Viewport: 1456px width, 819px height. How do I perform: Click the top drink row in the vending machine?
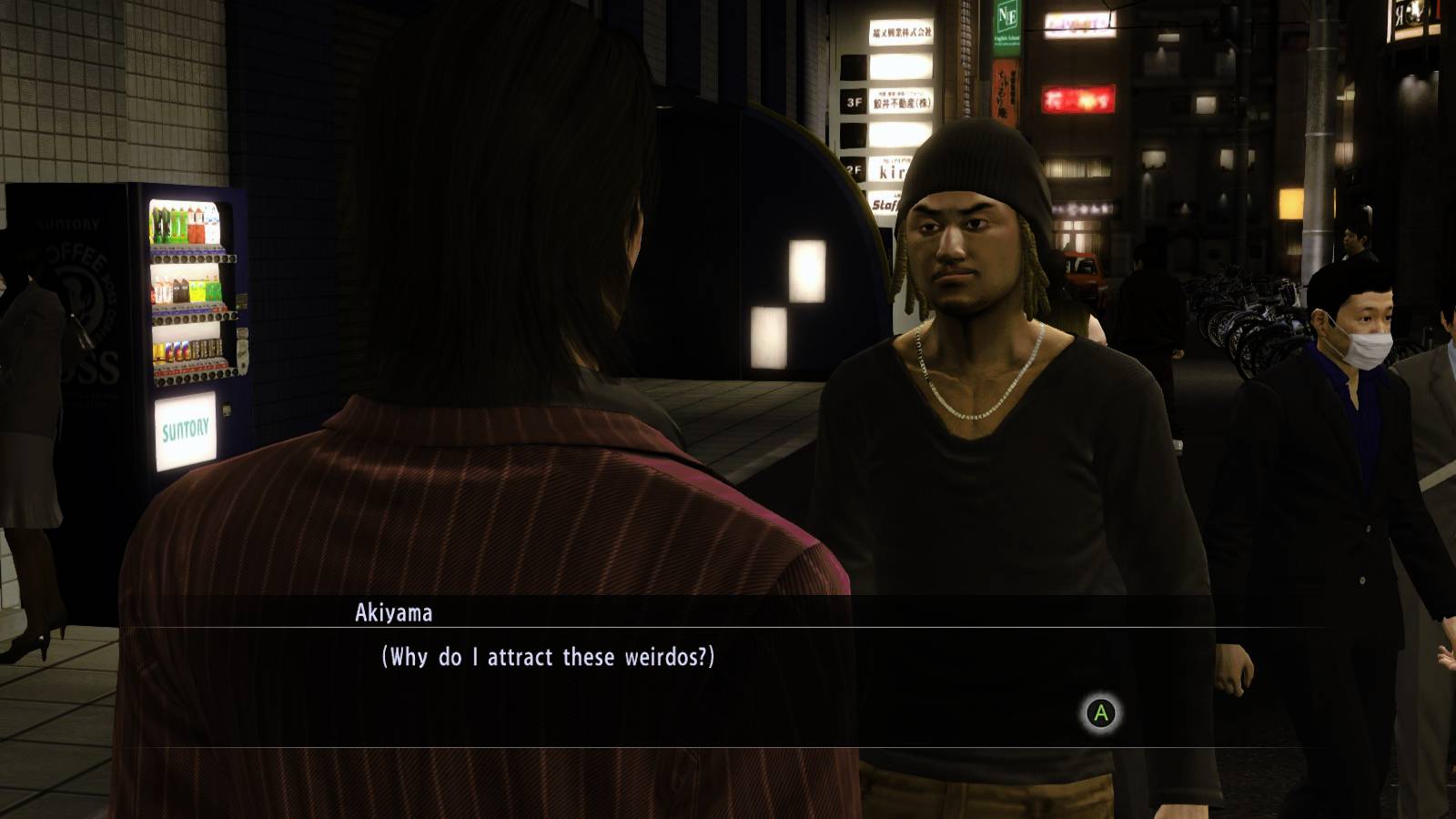pyautogui.click(x=182, y=223)
